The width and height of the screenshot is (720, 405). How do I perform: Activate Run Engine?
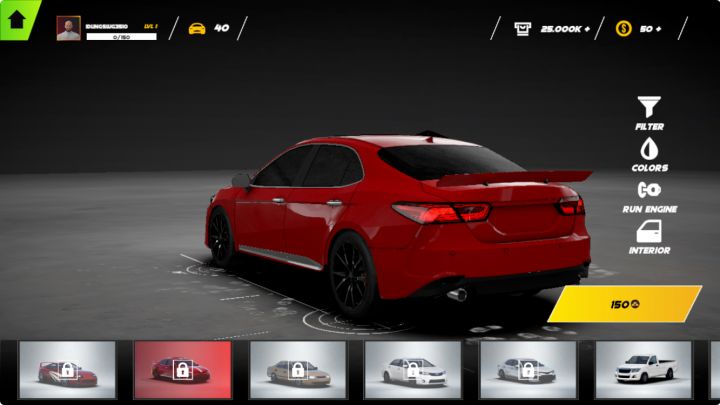click(x=649, y=194)
